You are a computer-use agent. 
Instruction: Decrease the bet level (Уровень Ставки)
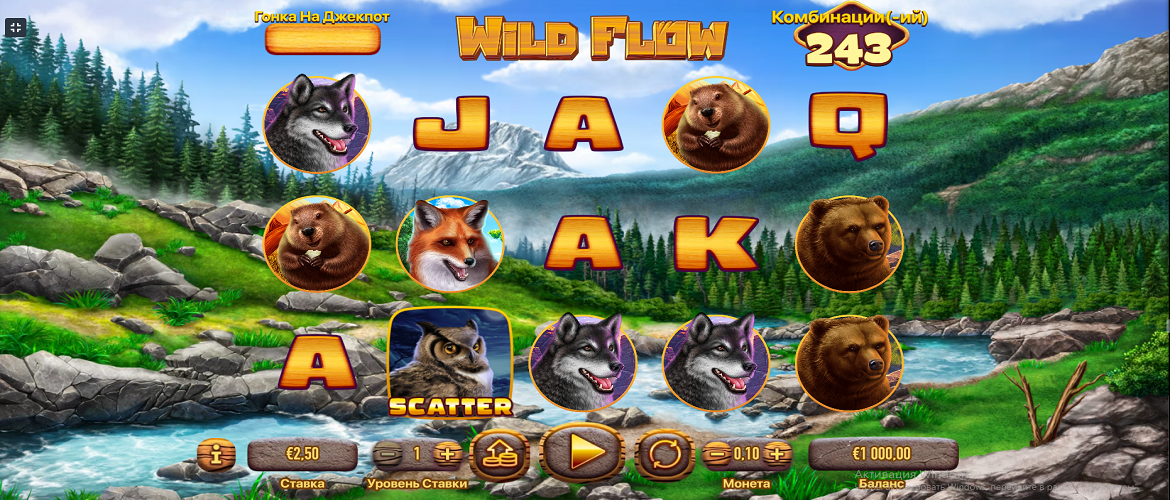pos(388,454)
